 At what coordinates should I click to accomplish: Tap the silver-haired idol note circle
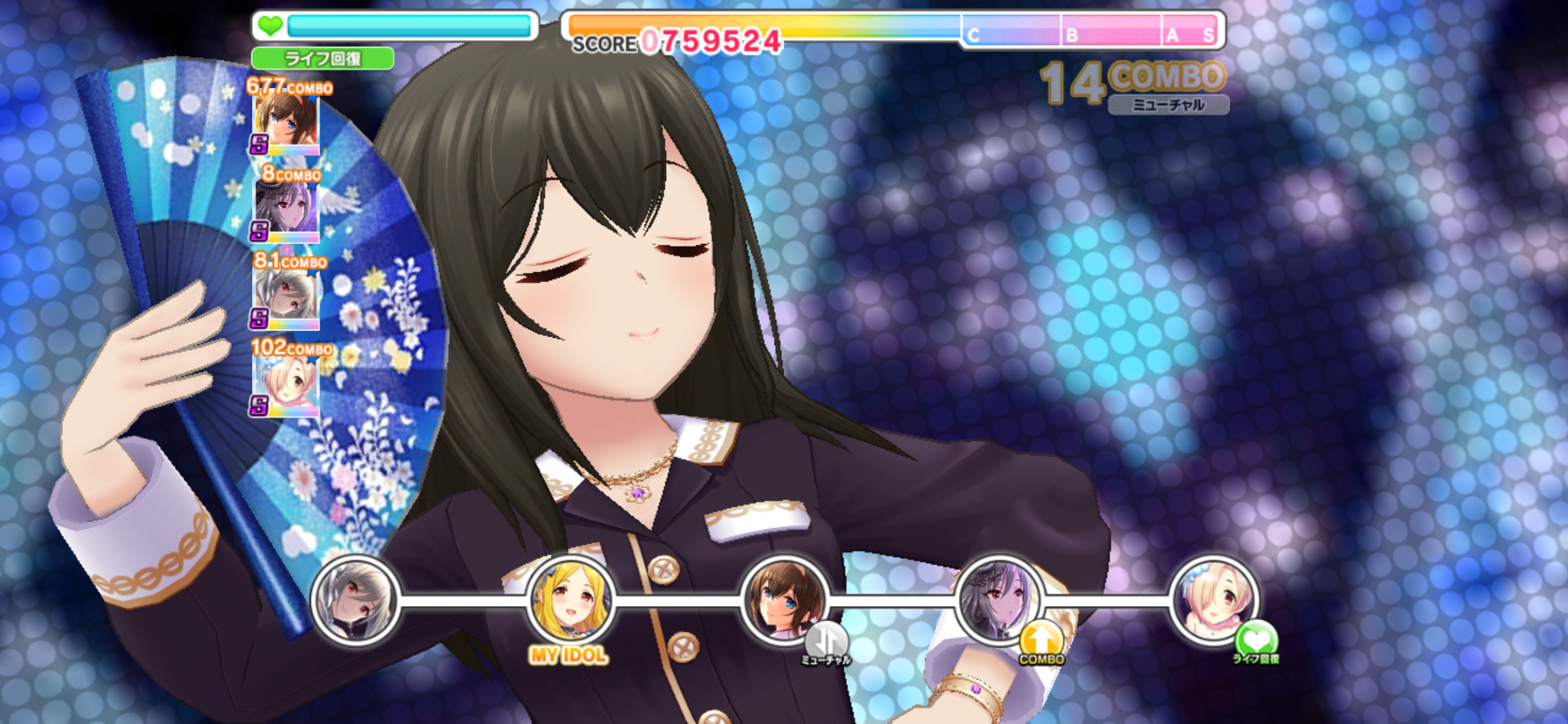click(x=356, y=601)
